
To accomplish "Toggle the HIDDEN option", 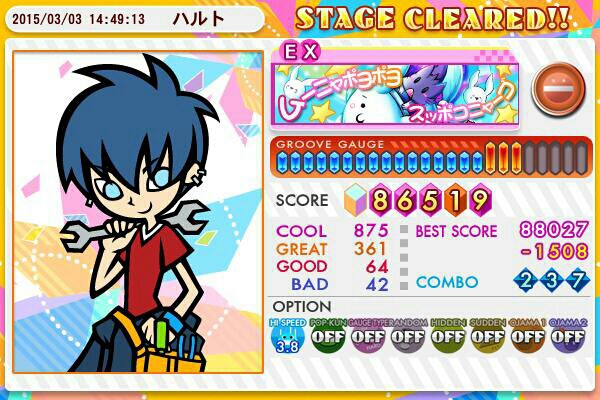I will (447, 337).
